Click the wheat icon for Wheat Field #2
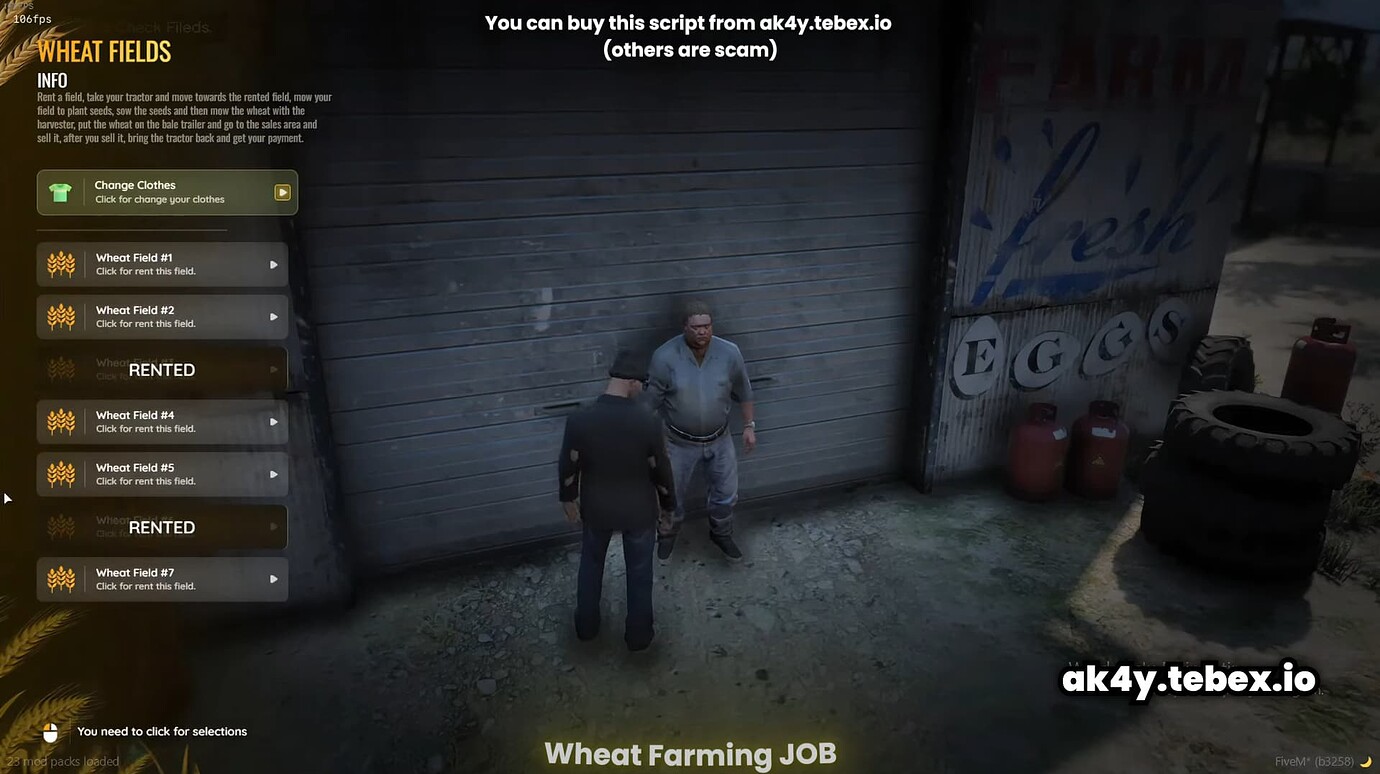Image resolution: width=1380 pixels, height=774 pixels. pyautogui.click(x=60, y=316)
